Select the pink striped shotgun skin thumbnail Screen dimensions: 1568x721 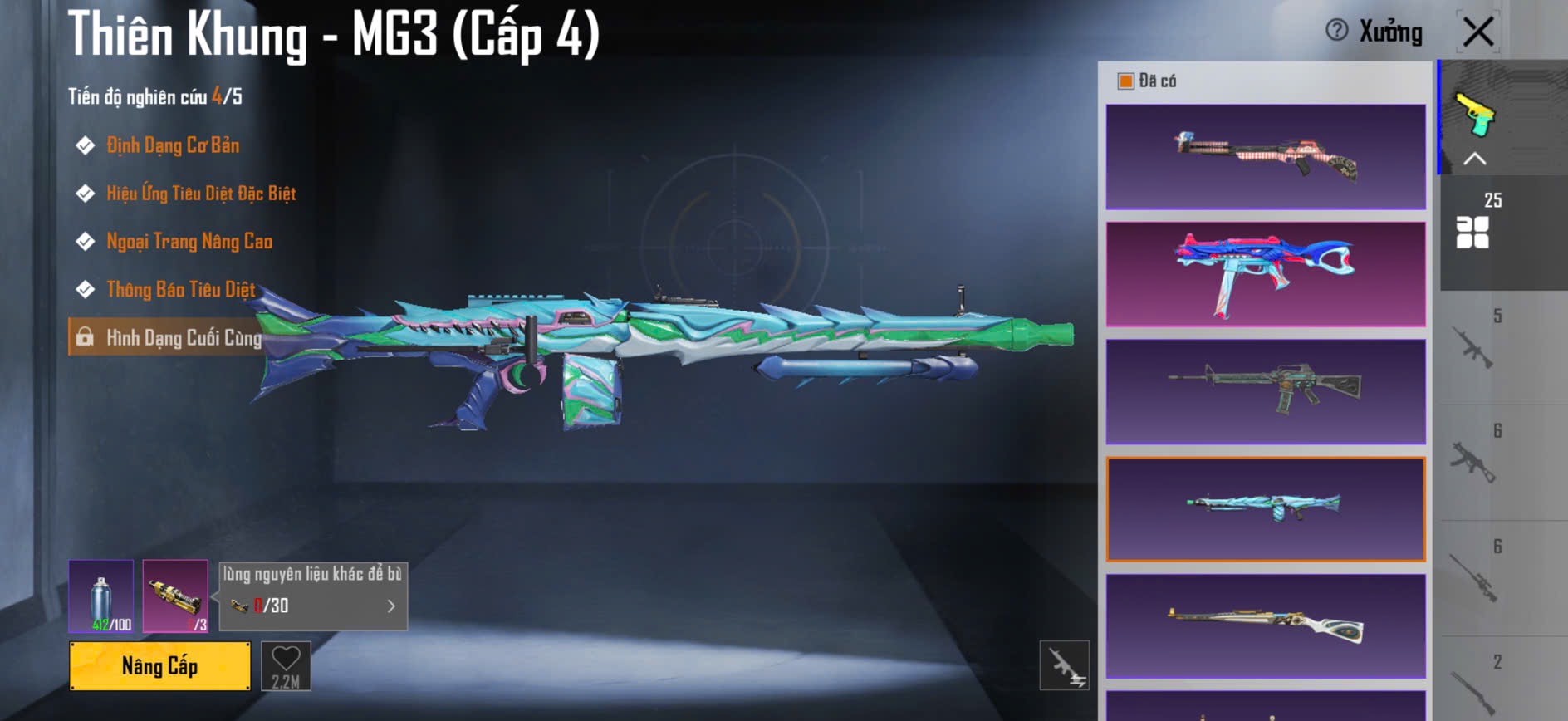(1266, 156)
